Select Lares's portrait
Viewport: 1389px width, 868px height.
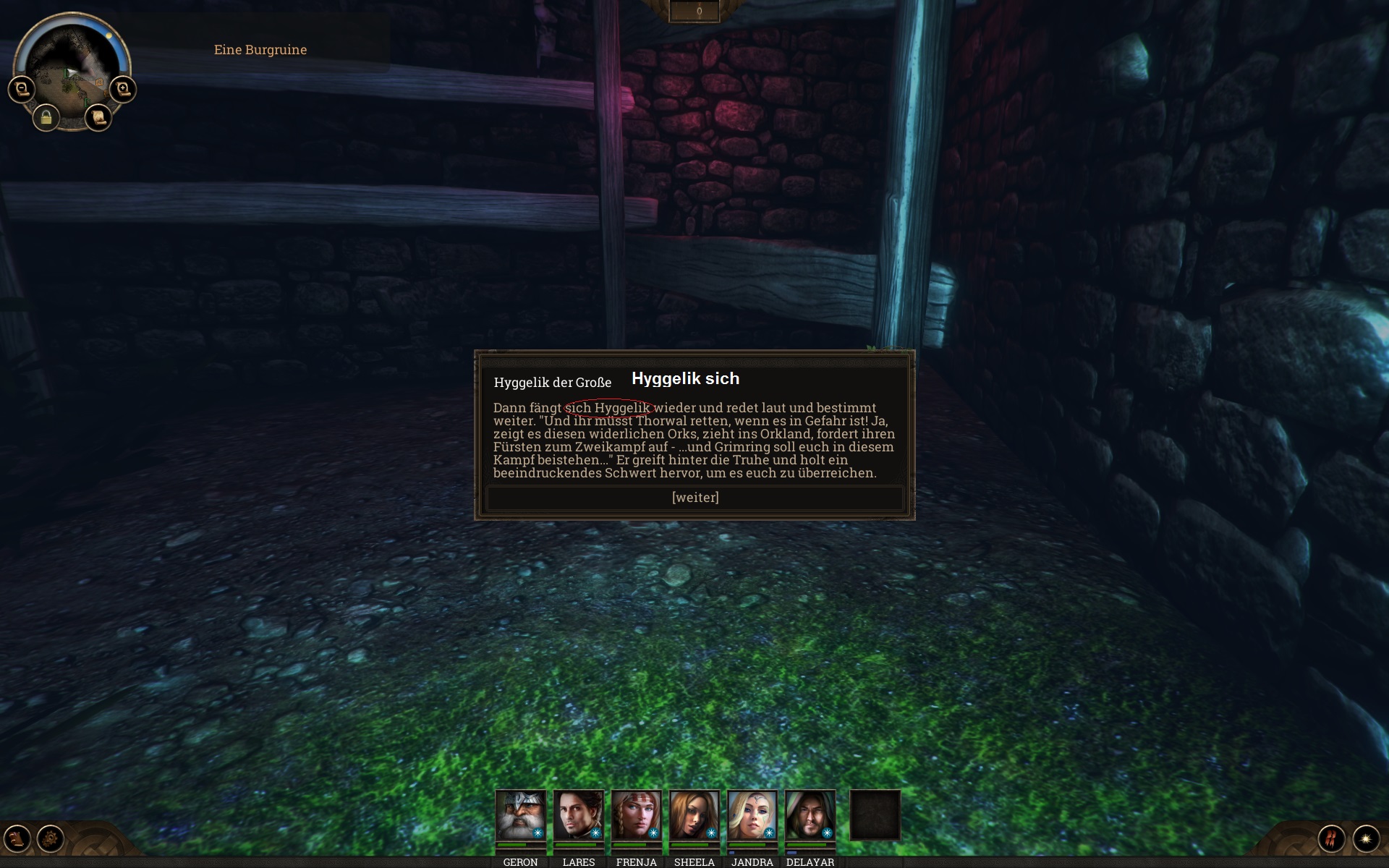point(578,815)
